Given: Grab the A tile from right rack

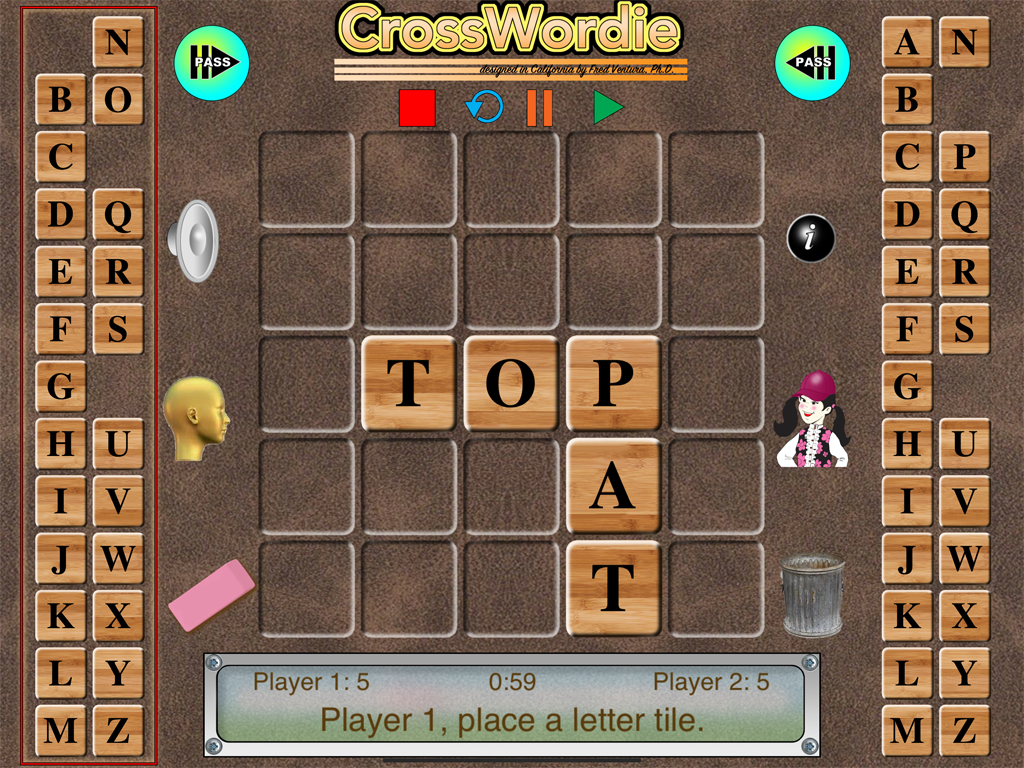Looking at the screenshot, I should (x=907, y=42).
